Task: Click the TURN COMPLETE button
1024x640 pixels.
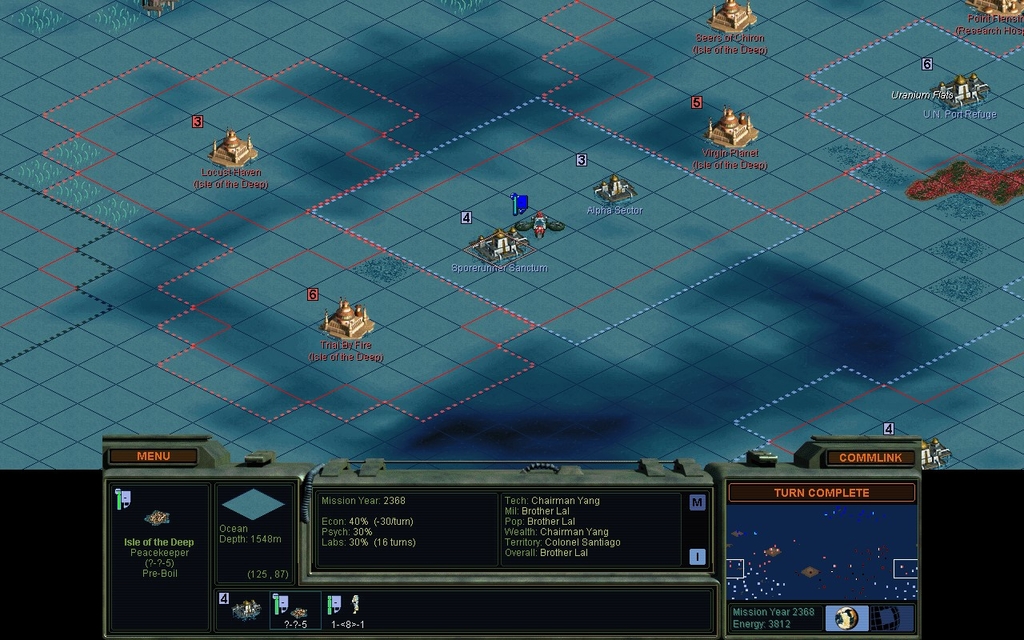Action: 821,493
